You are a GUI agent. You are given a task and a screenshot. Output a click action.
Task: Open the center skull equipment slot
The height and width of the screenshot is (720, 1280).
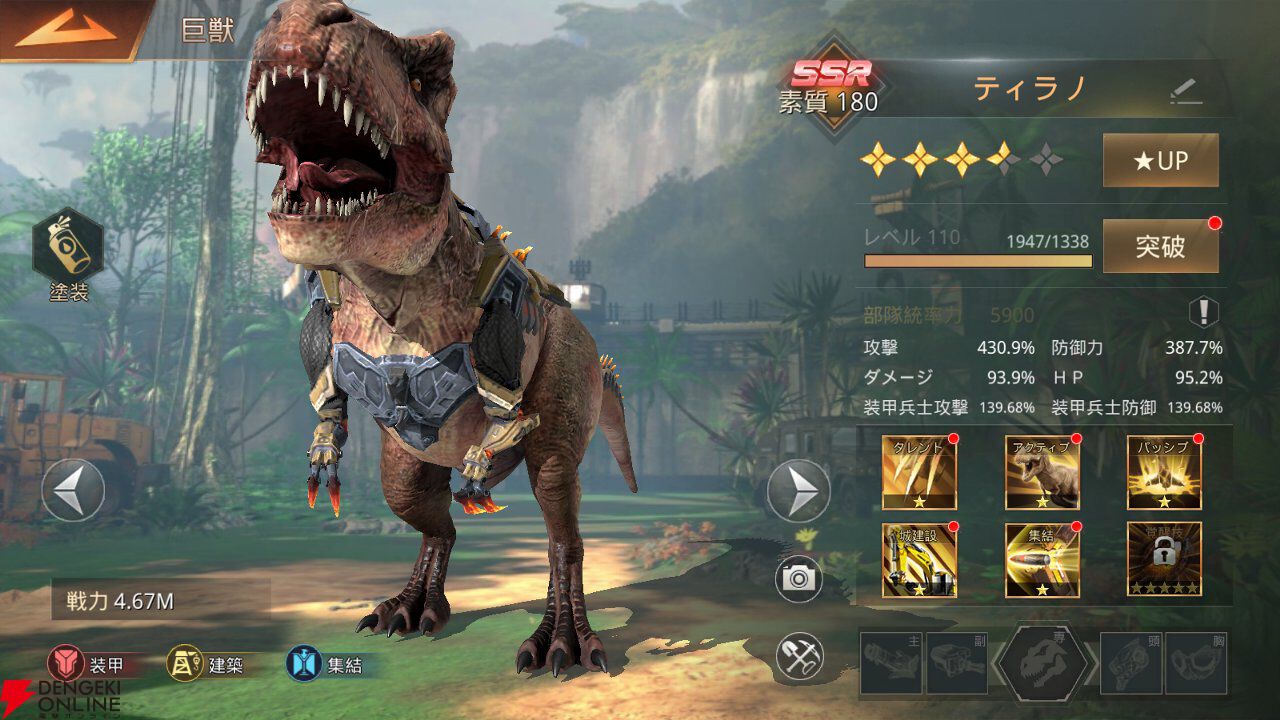pos(1043,663)
